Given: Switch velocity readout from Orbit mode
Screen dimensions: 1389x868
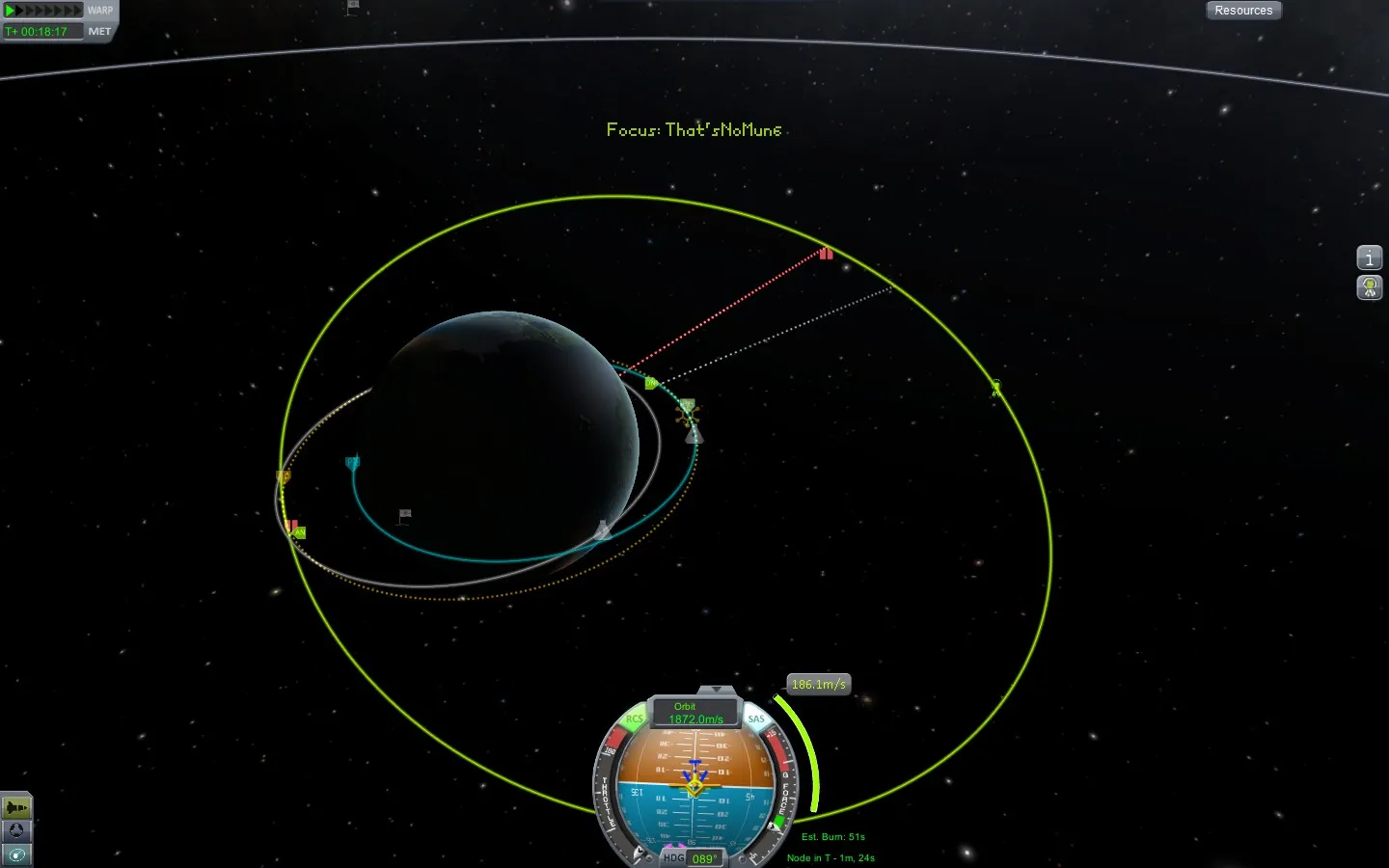Looking at the screenshot, I should (x=684, y=707).
